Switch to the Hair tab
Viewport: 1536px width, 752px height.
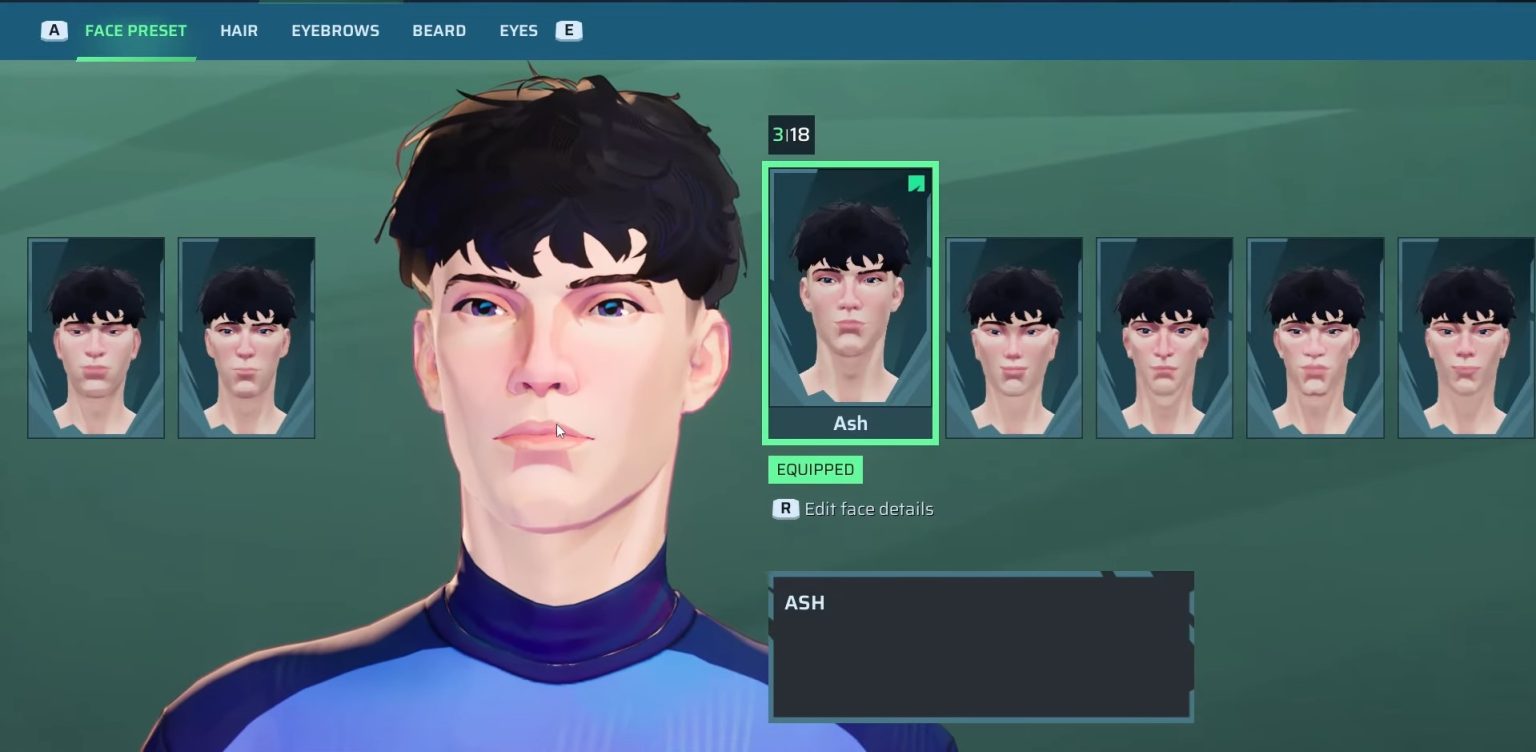pos(239,31)
